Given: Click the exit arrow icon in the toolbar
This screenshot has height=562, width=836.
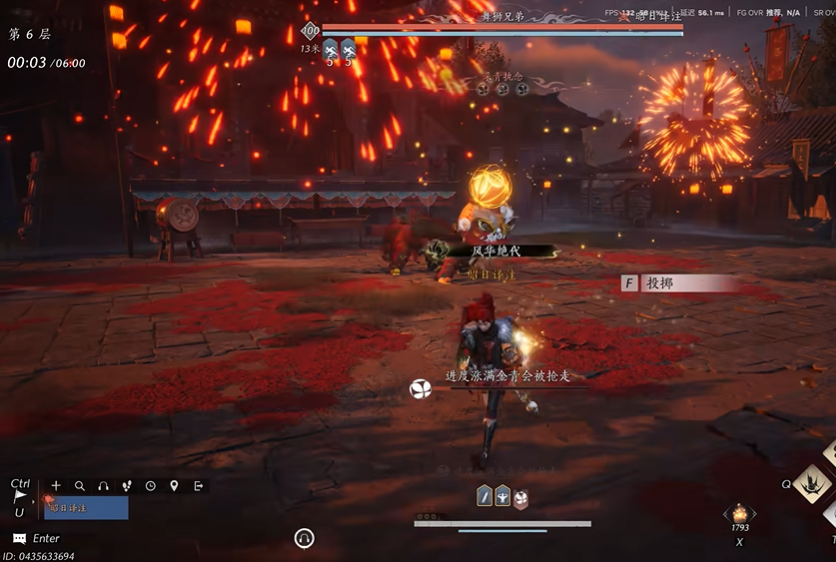Looking at the screenshot, I should tap(198, 486).
